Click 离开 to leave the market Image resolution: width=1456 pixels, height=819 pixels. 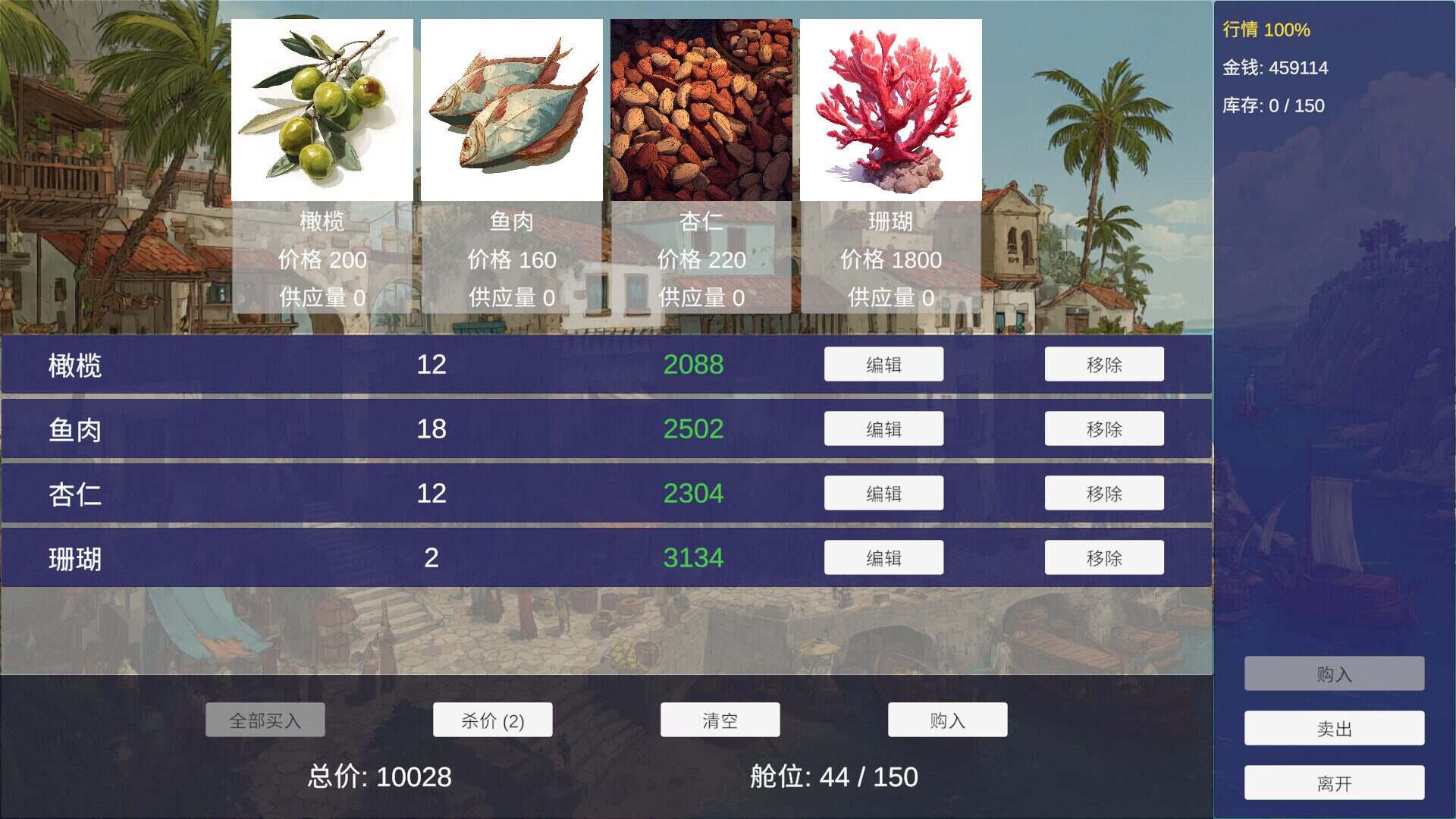1335,782
